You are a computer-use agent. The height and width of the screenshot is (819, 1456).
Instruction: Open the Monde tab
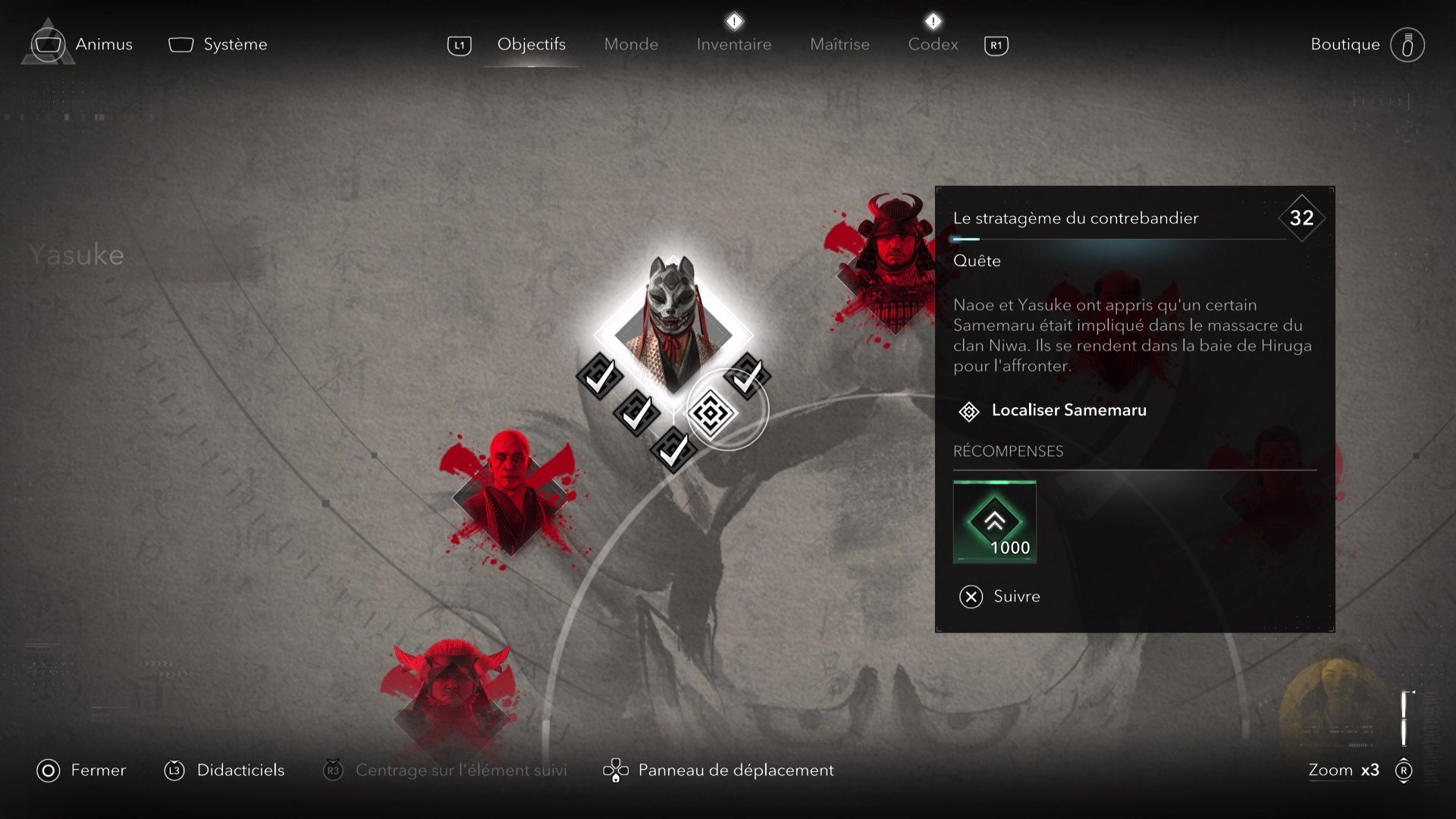point(631,45)
